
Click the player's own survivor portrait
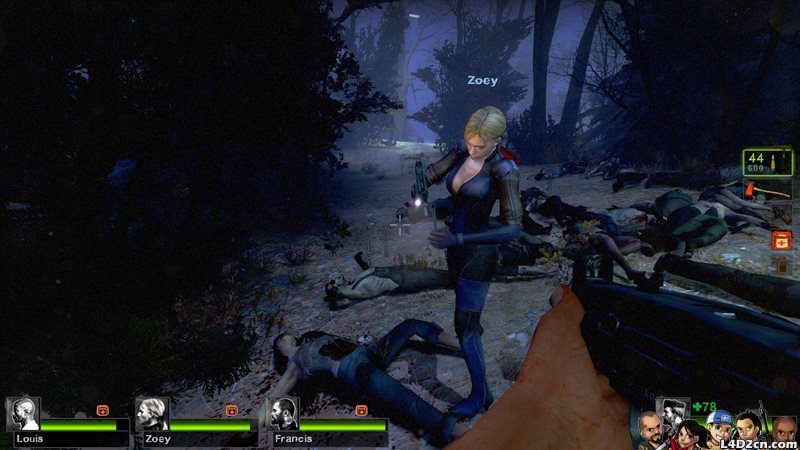tap(672, 410)
